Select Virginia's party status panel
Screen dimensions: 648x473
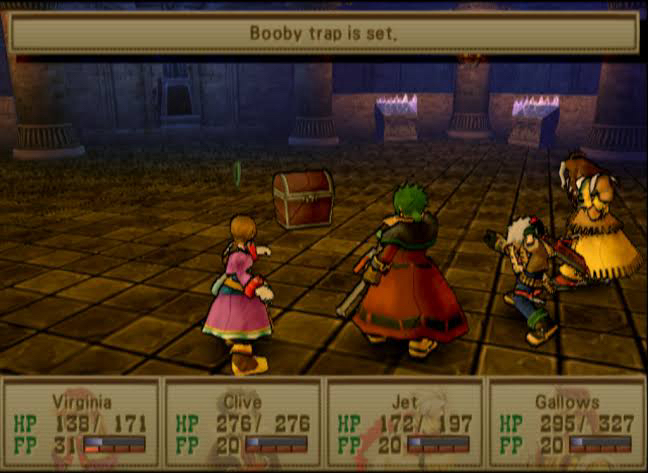pos(81,424)
